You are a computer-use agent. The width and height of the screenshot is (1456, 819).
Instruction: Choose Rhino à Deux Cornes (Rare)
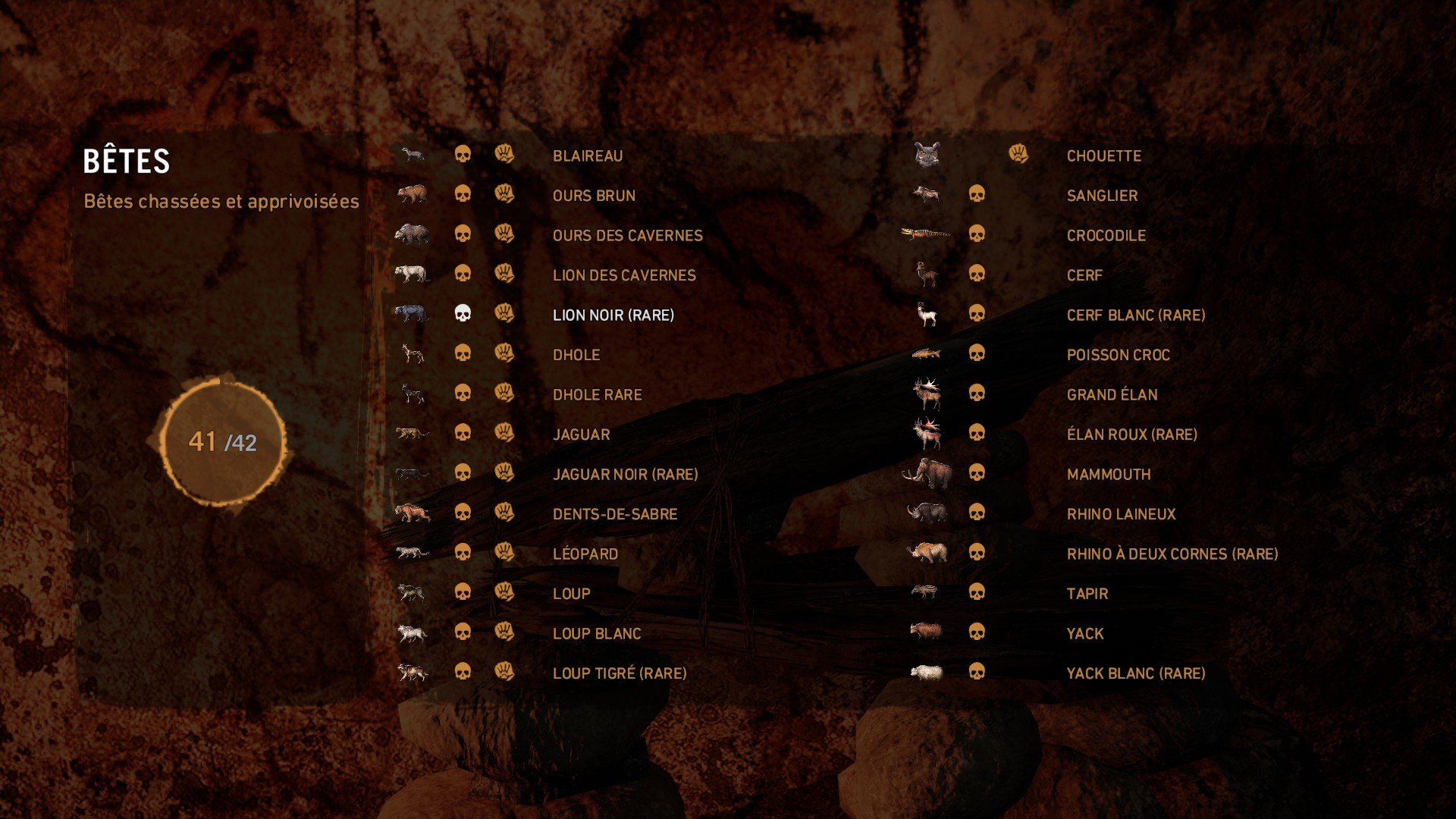click(x=1172, y=554)
